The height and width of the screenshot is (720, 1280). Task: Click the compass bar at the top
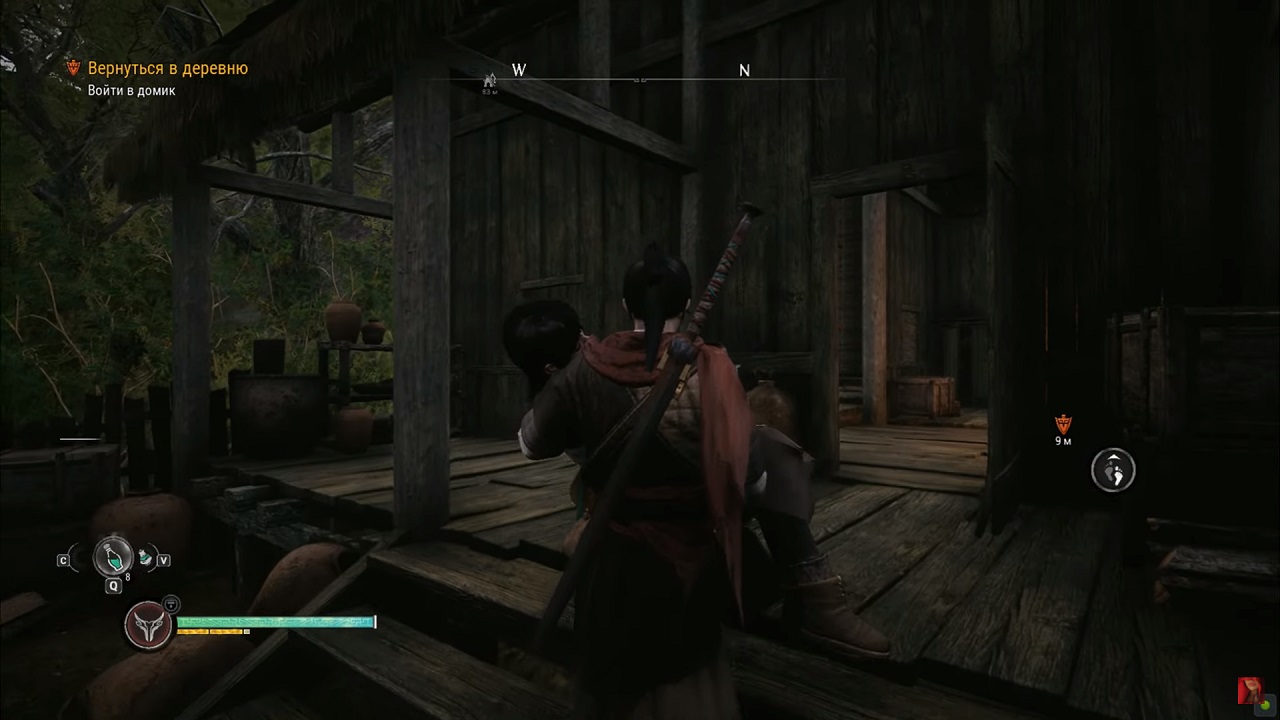pyautogui.click(x=640, y=76)
